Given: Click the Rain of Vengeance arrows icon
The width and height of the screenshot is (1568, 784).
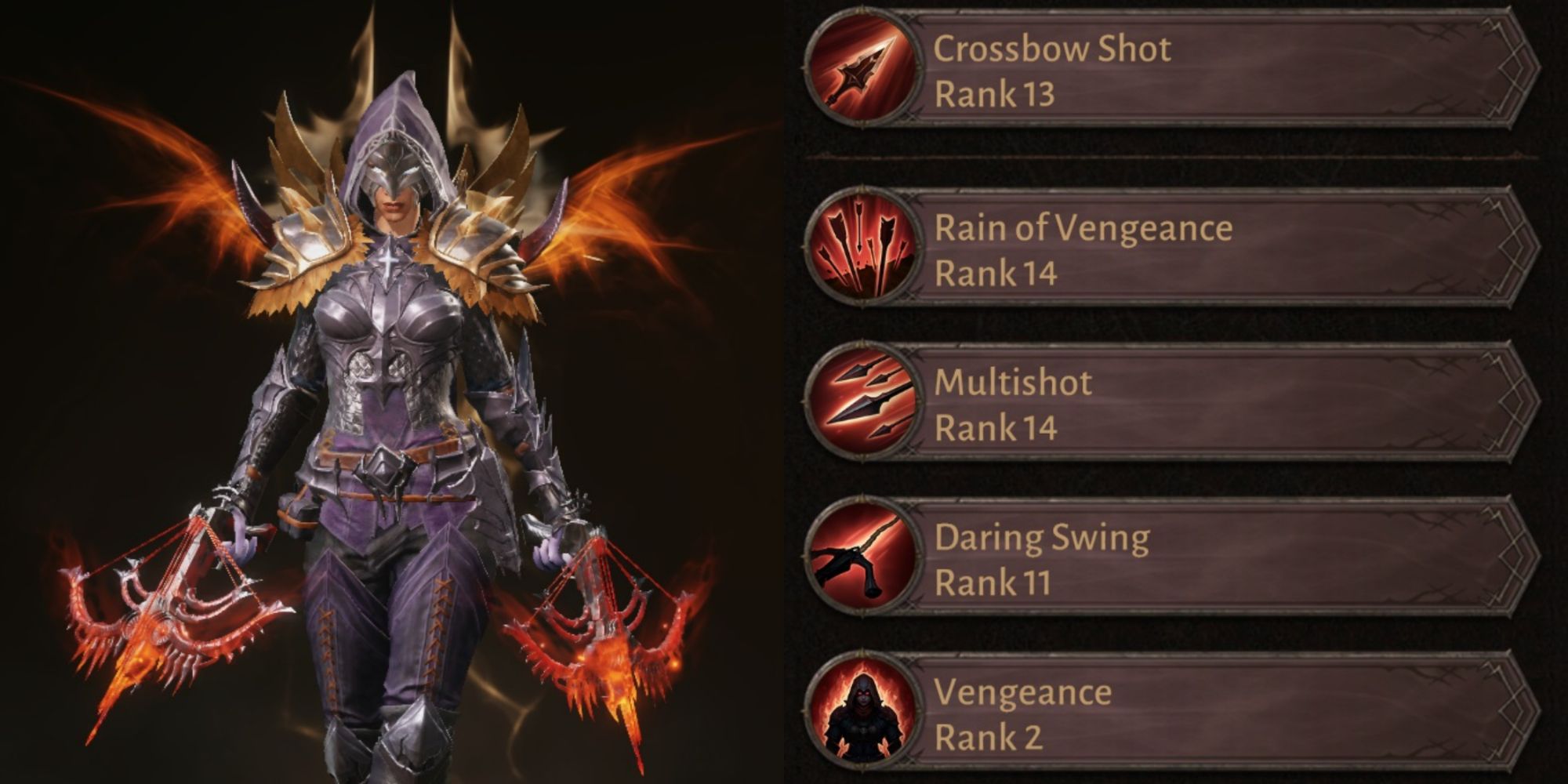Looking at the screenshot, I should click(x=862, y=249).
